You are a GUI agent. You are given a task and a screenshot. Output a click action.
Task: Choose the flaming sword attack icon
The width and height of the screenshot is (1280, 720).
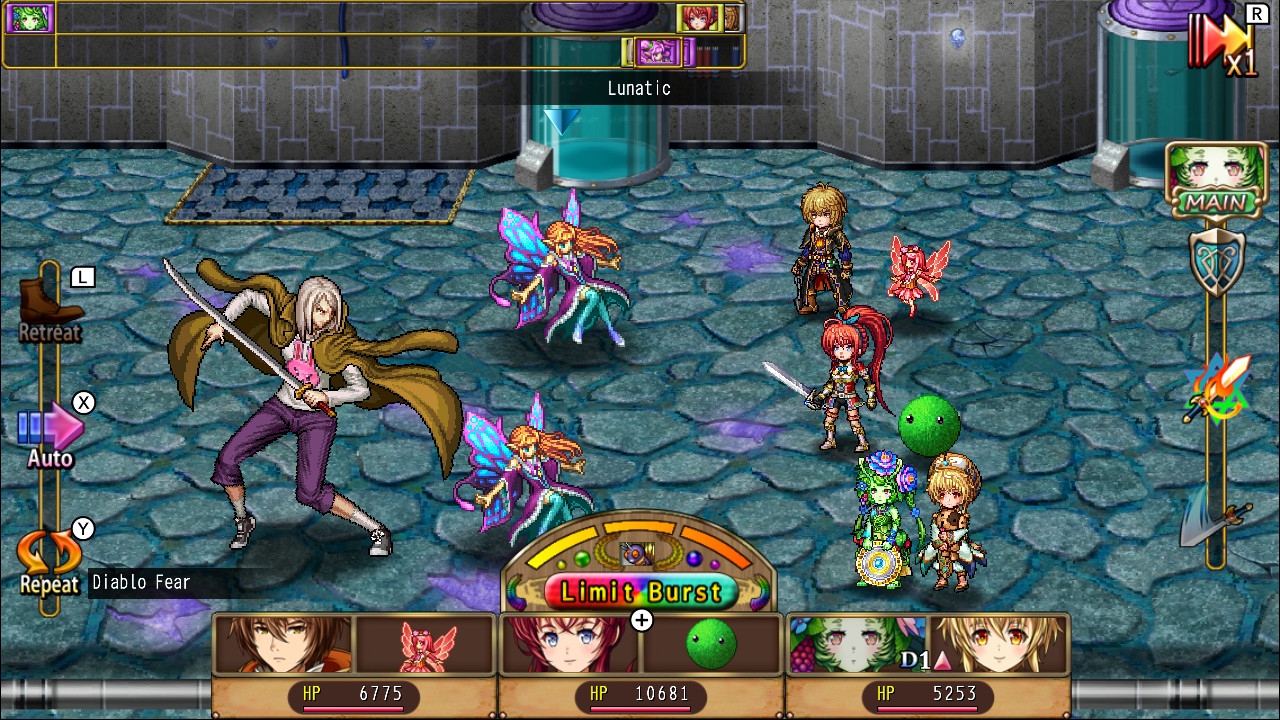coord(1216,388)
